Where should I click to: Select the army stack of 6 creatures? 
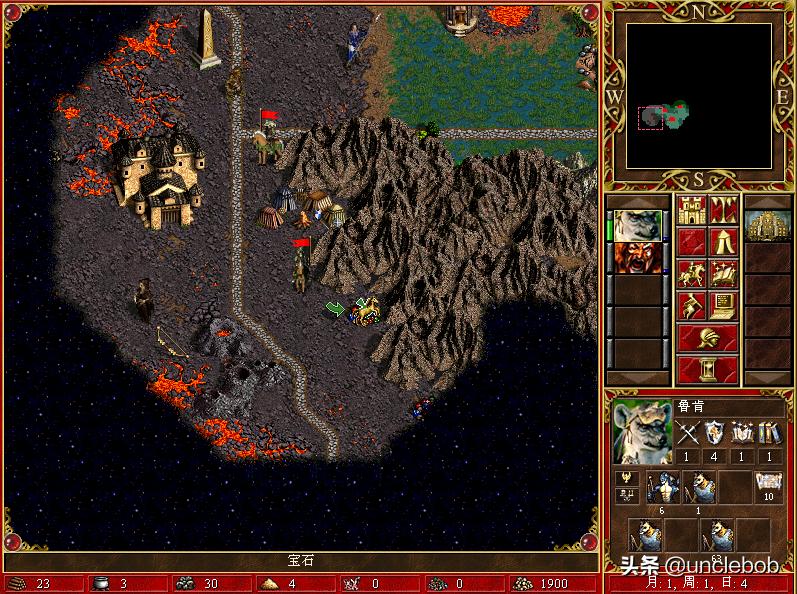click(660, 488)
